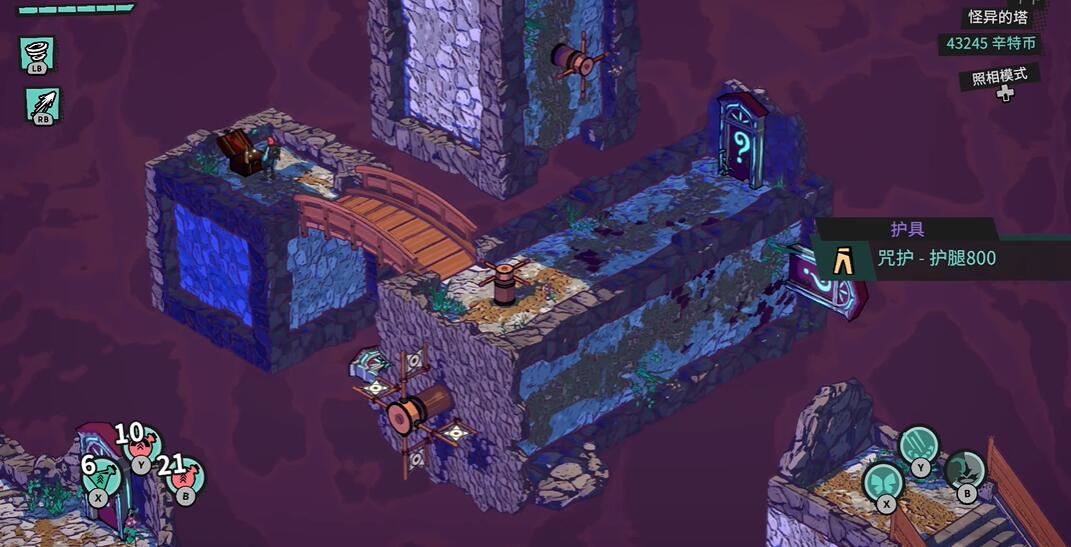Trigger the butterfly skill icon
The width and height of the screenshot is (1071, 547).
tap(882, 482)
